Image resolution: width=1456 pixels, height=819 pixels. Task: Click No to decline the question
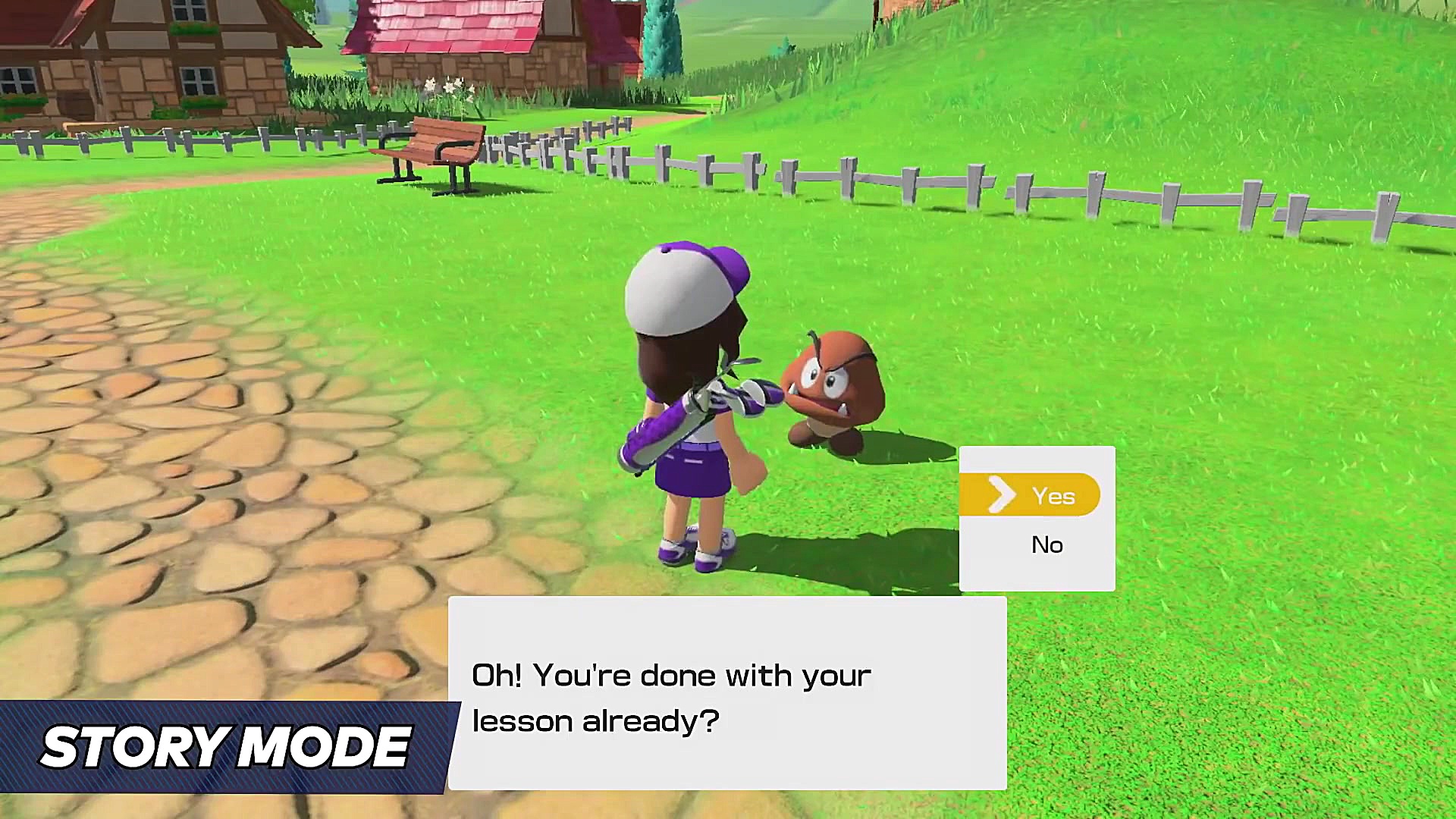point(1047,544)
